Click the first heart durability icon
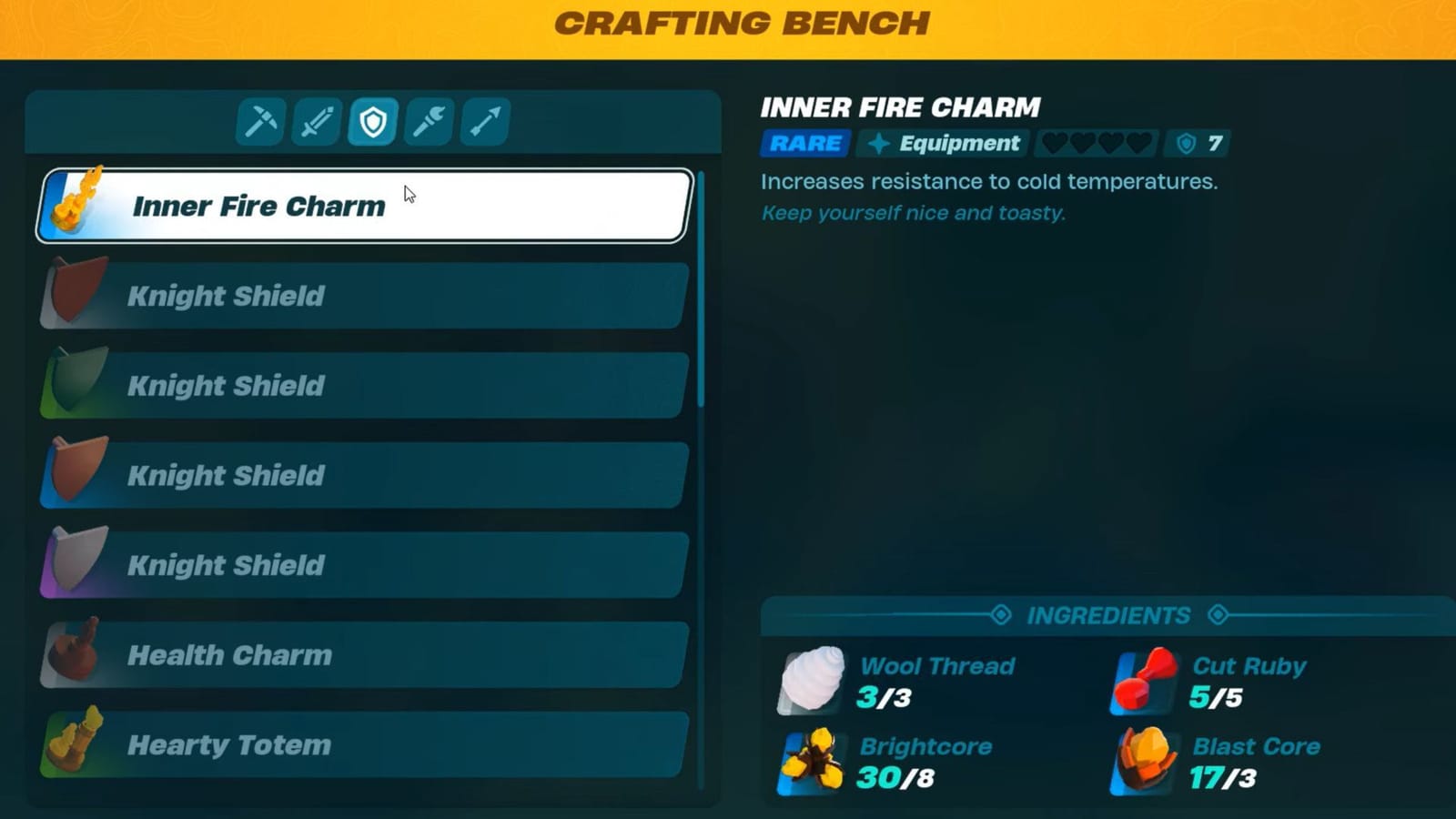The width and height of the screenshot is (1456, 819). (1056, 143)
